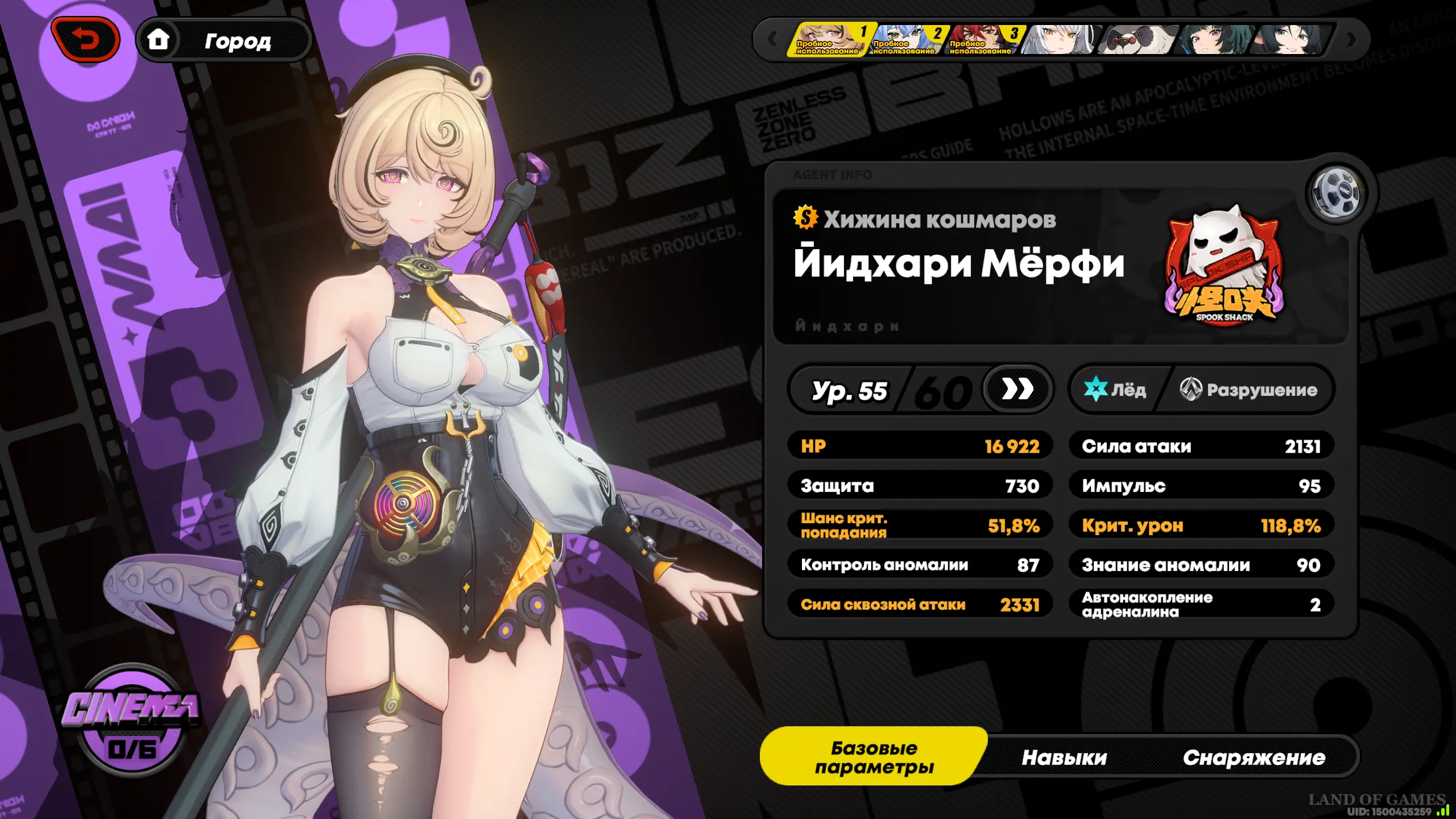This screenshot has width=1456, height=819.
Task: Click the red back arrow button
Action: tap(85, 39)
